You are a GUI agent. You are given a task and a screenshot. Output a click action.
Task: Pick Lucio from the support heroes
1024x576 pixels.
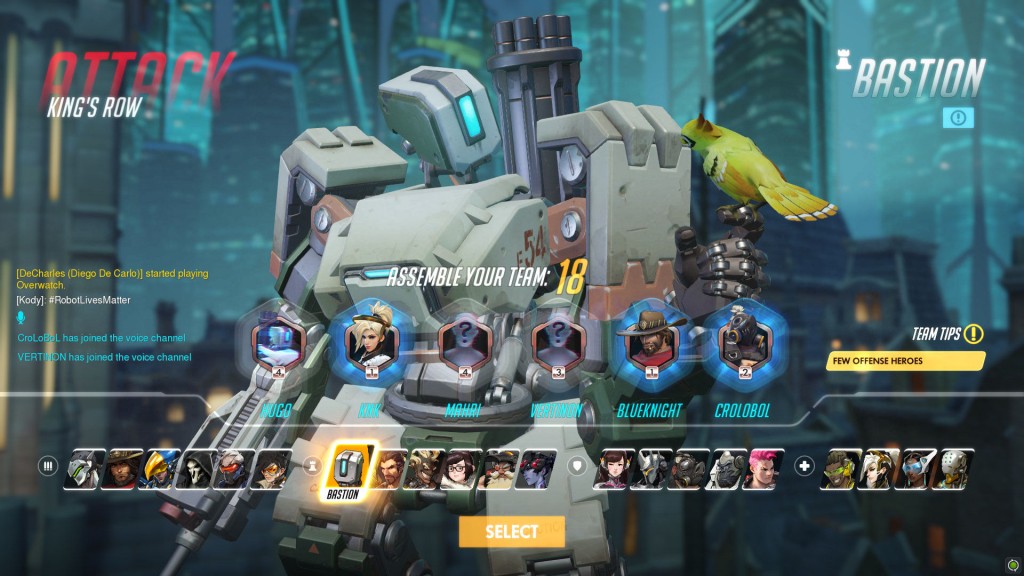pos(841,468)
